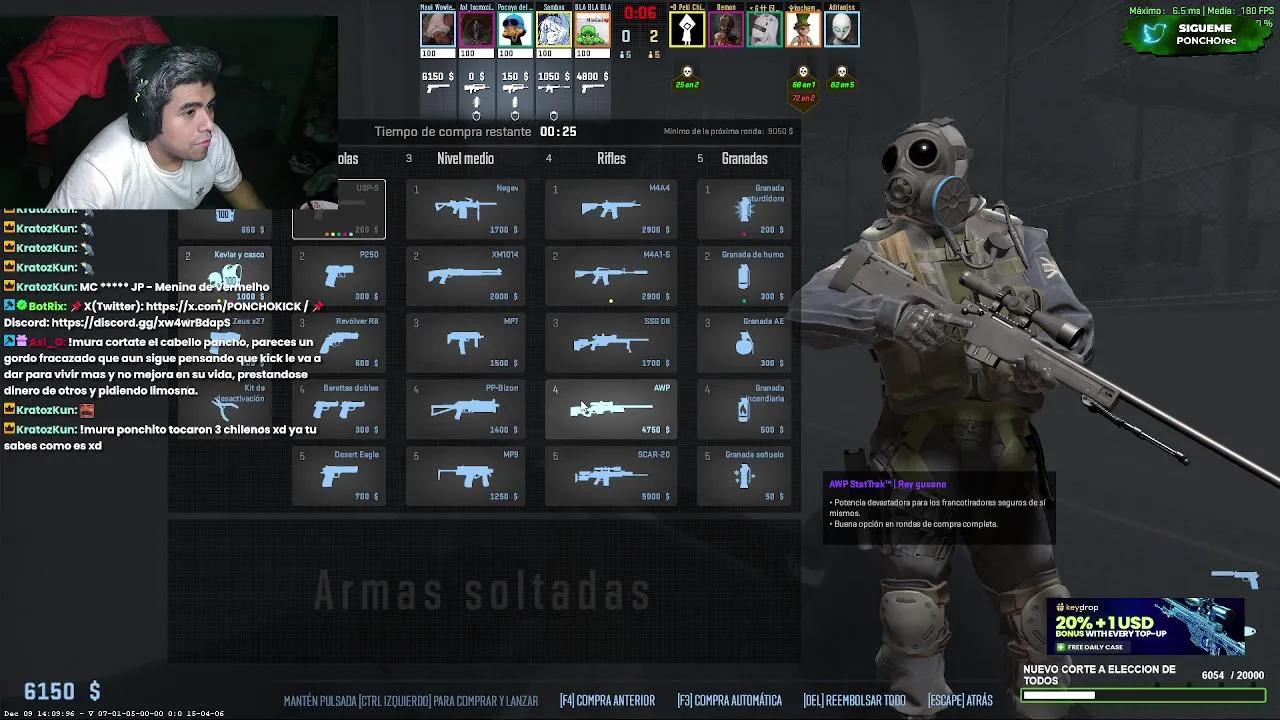1280x720 pixels.
Task: Select the AWP in the Rifles column
Action: click(x=611, y=408)
